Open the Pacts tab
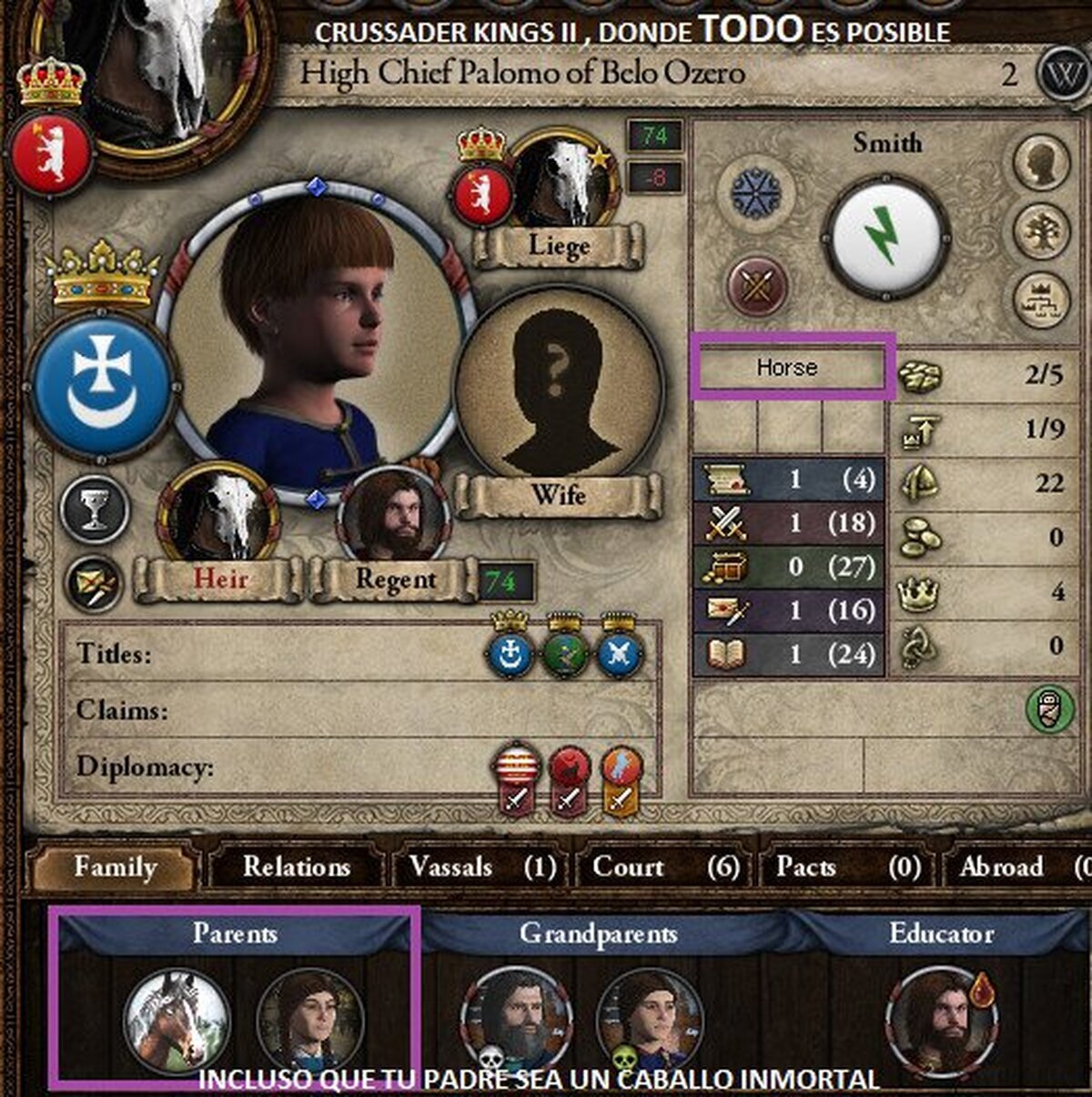Viewport: 1092px width, 1097px height. 848,868
